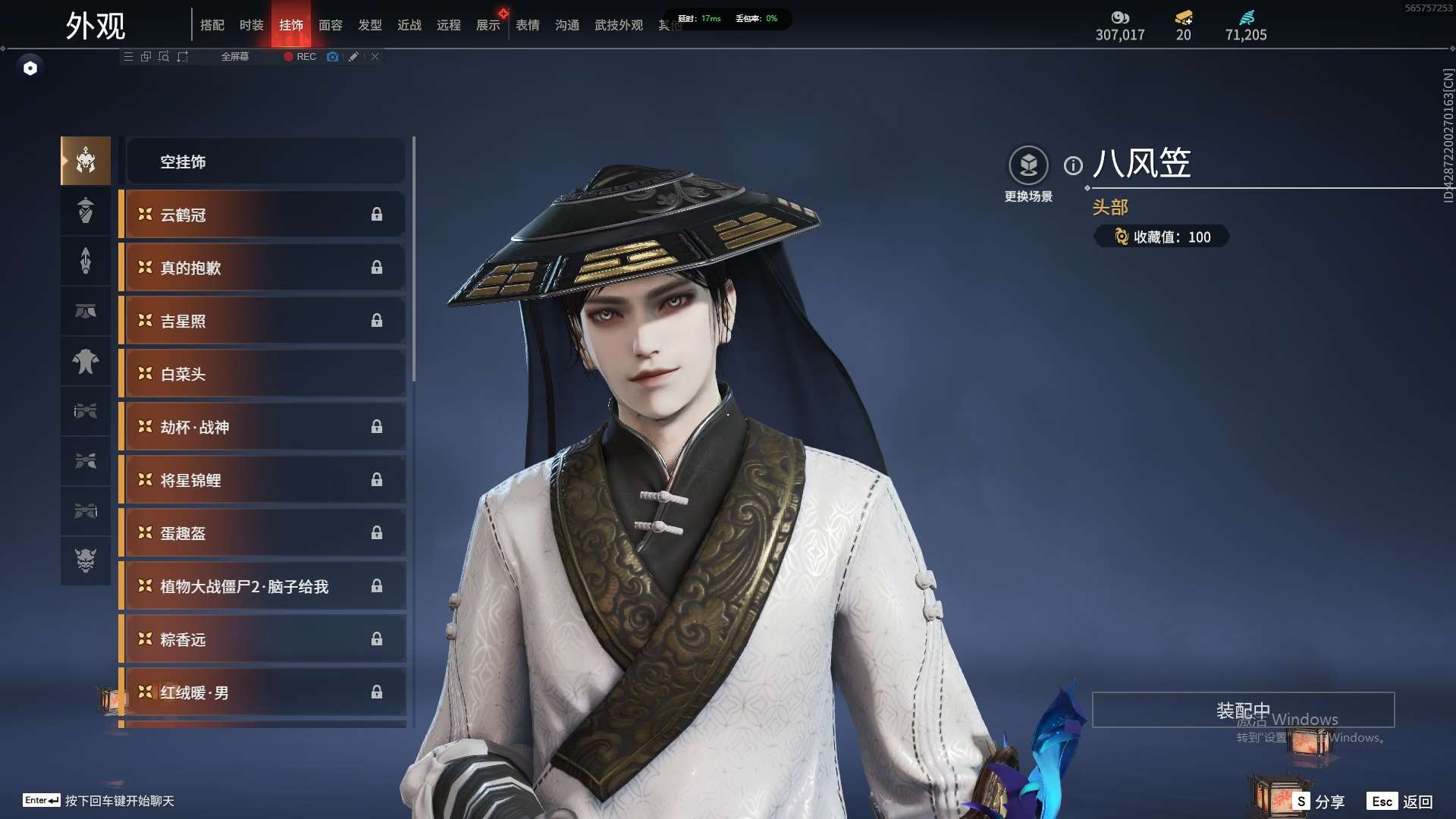The width and height of the screenshot is (1456, 819).
Task: Click 返回 to go back
Action: click(x=1401, y=802)
